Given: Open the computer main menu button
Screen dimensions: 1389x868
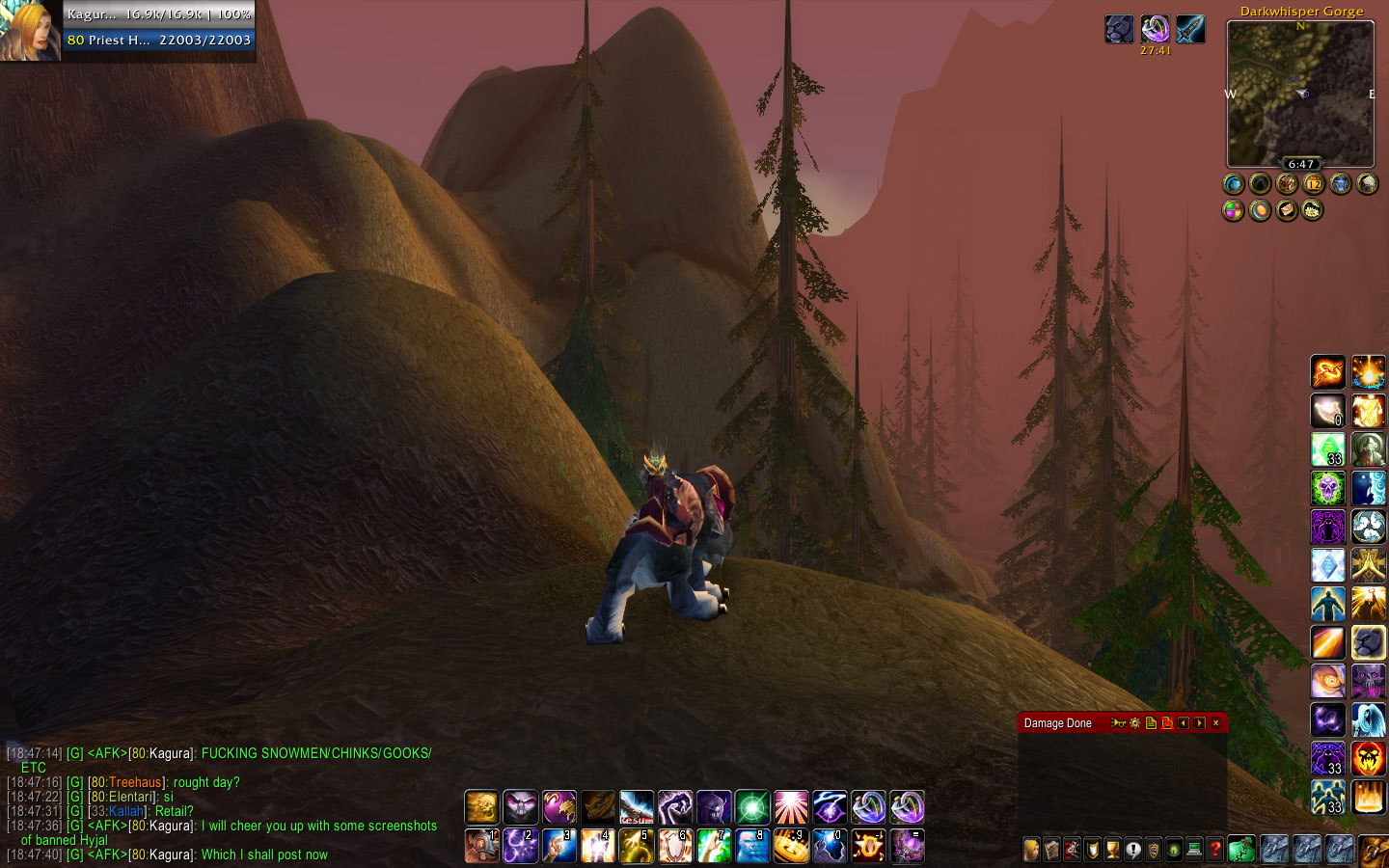Looking at the screenshot, I should [x=1194, y=850].
